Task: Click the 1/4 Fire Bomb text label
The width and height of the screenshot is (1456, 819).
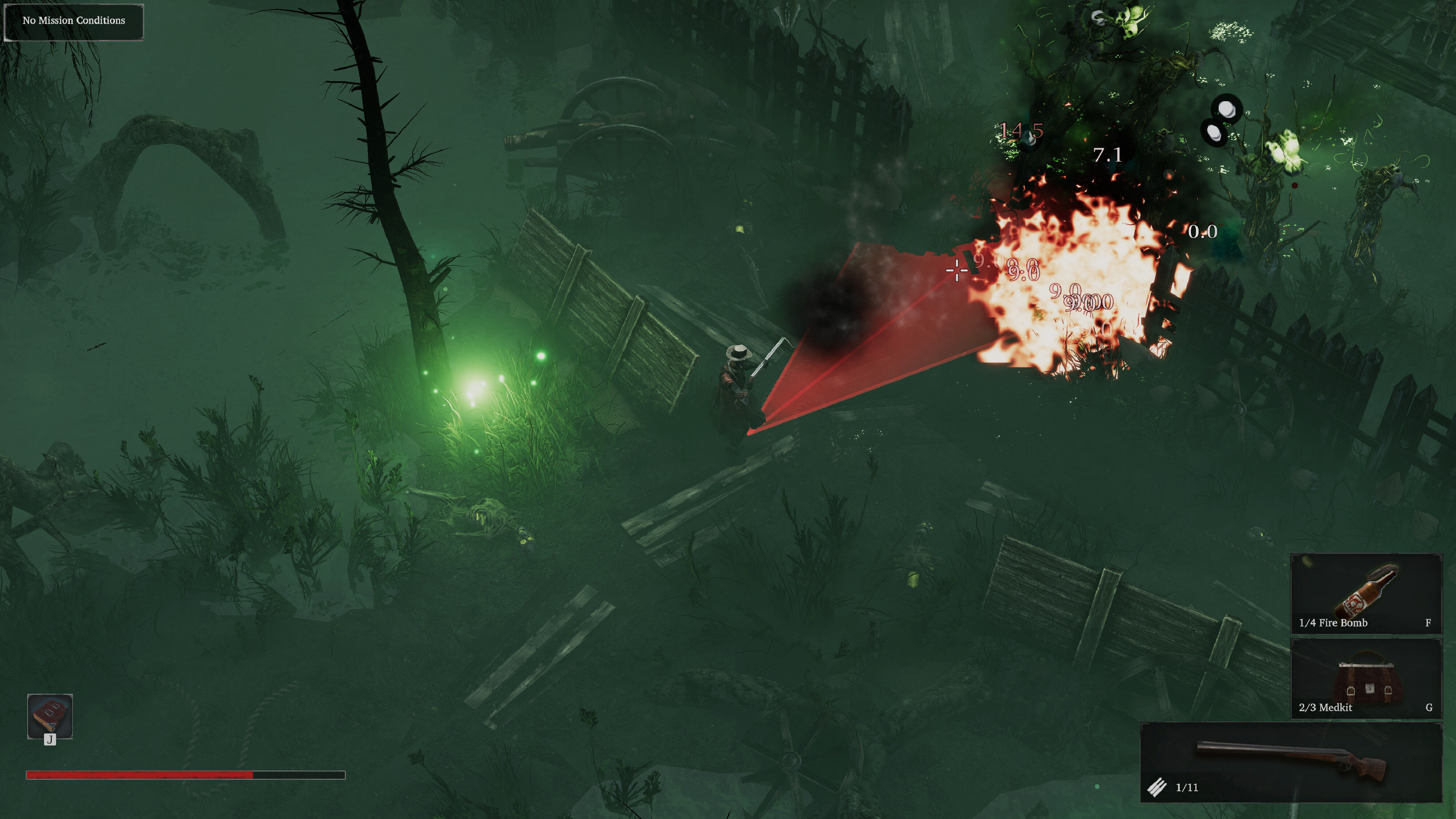Action: tap(1333, 623)
